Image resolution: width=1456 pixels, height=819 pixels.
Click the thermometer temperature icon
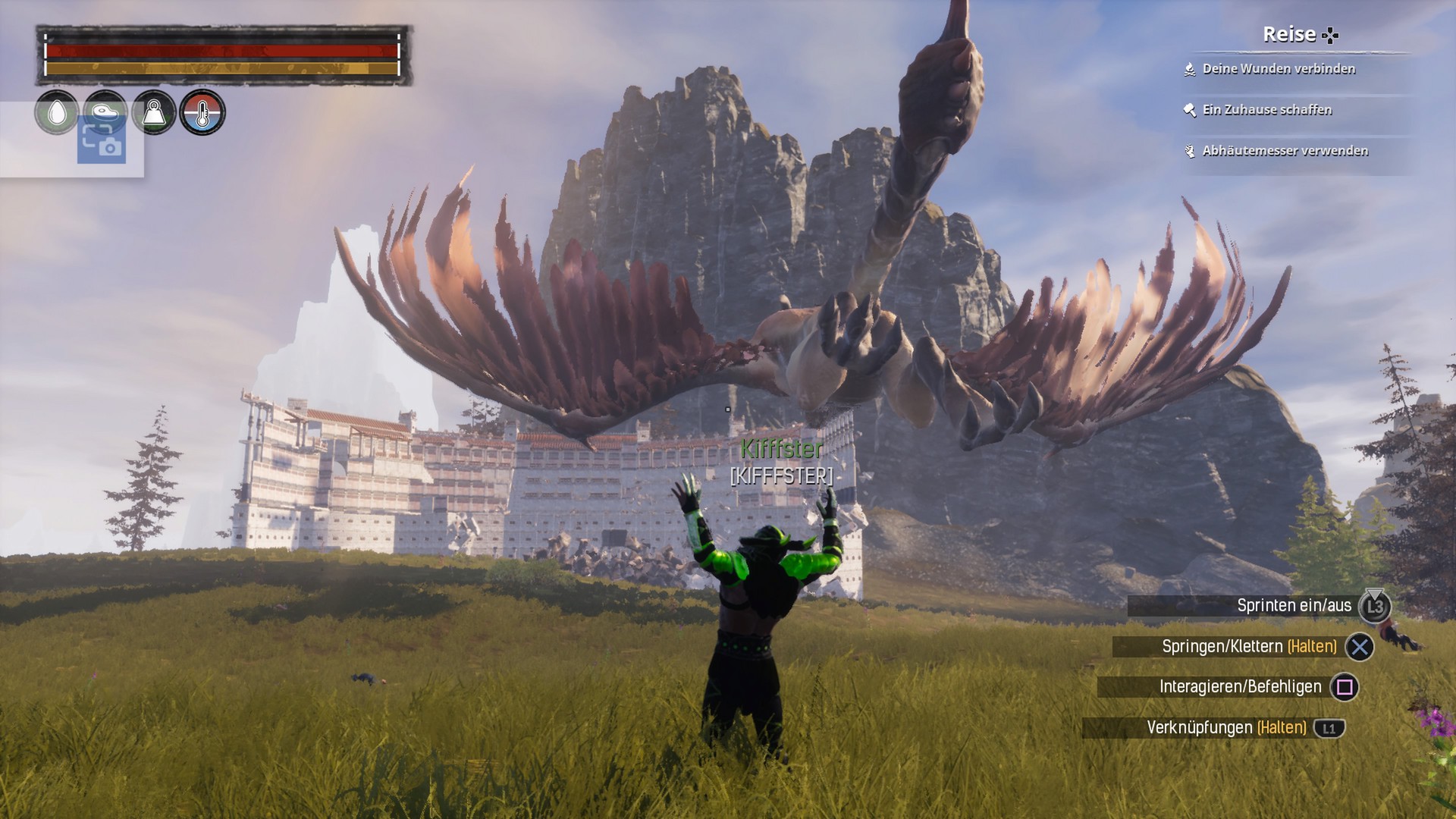pyautogui.click(x=202, y=112)
